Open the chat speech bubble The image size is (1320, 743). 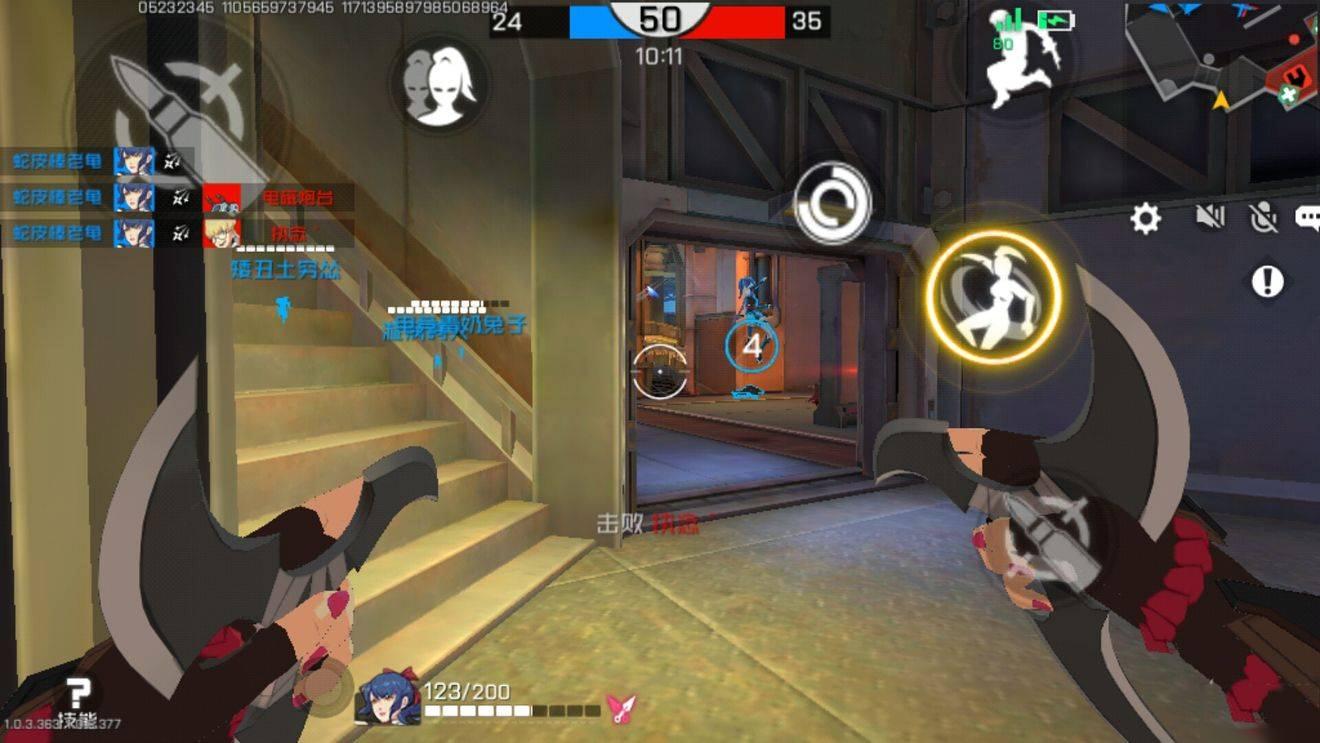1308,217
